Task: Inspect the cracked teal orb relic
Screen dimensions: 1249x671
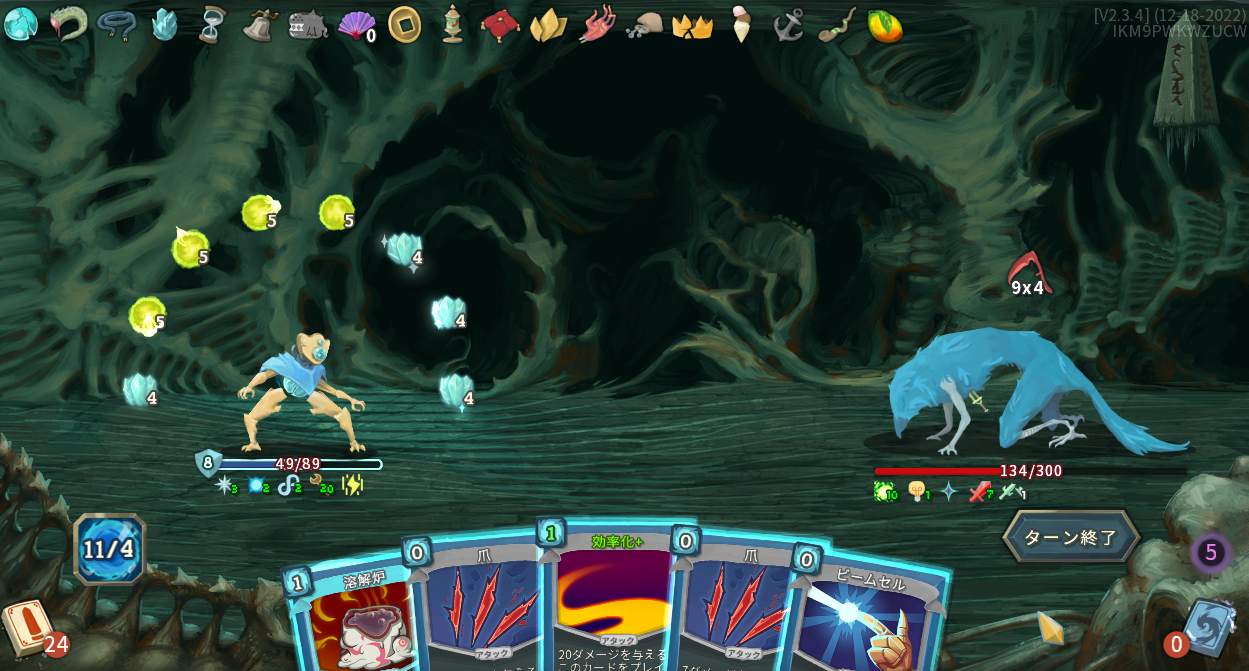Action: coord(20,24)
